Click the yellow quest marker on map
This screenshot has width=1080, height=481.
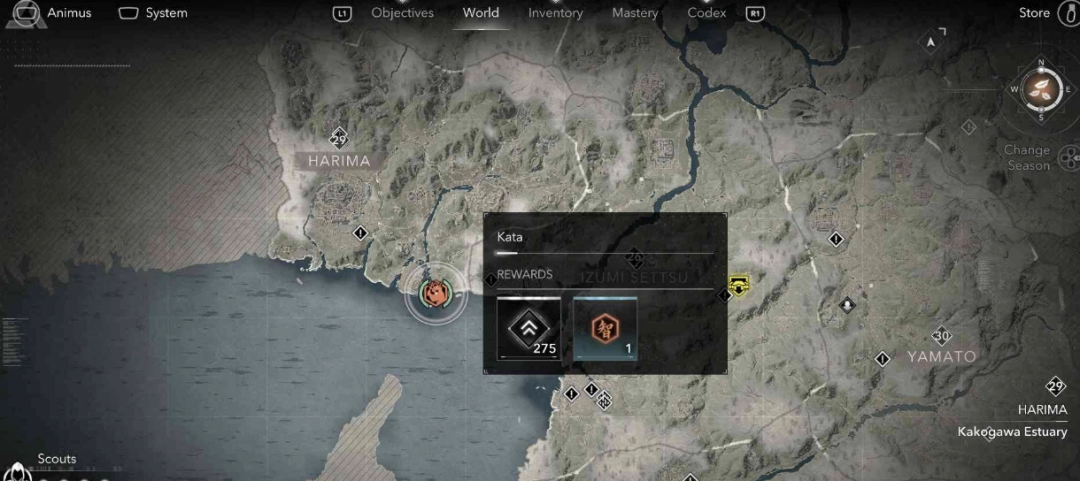739,285
